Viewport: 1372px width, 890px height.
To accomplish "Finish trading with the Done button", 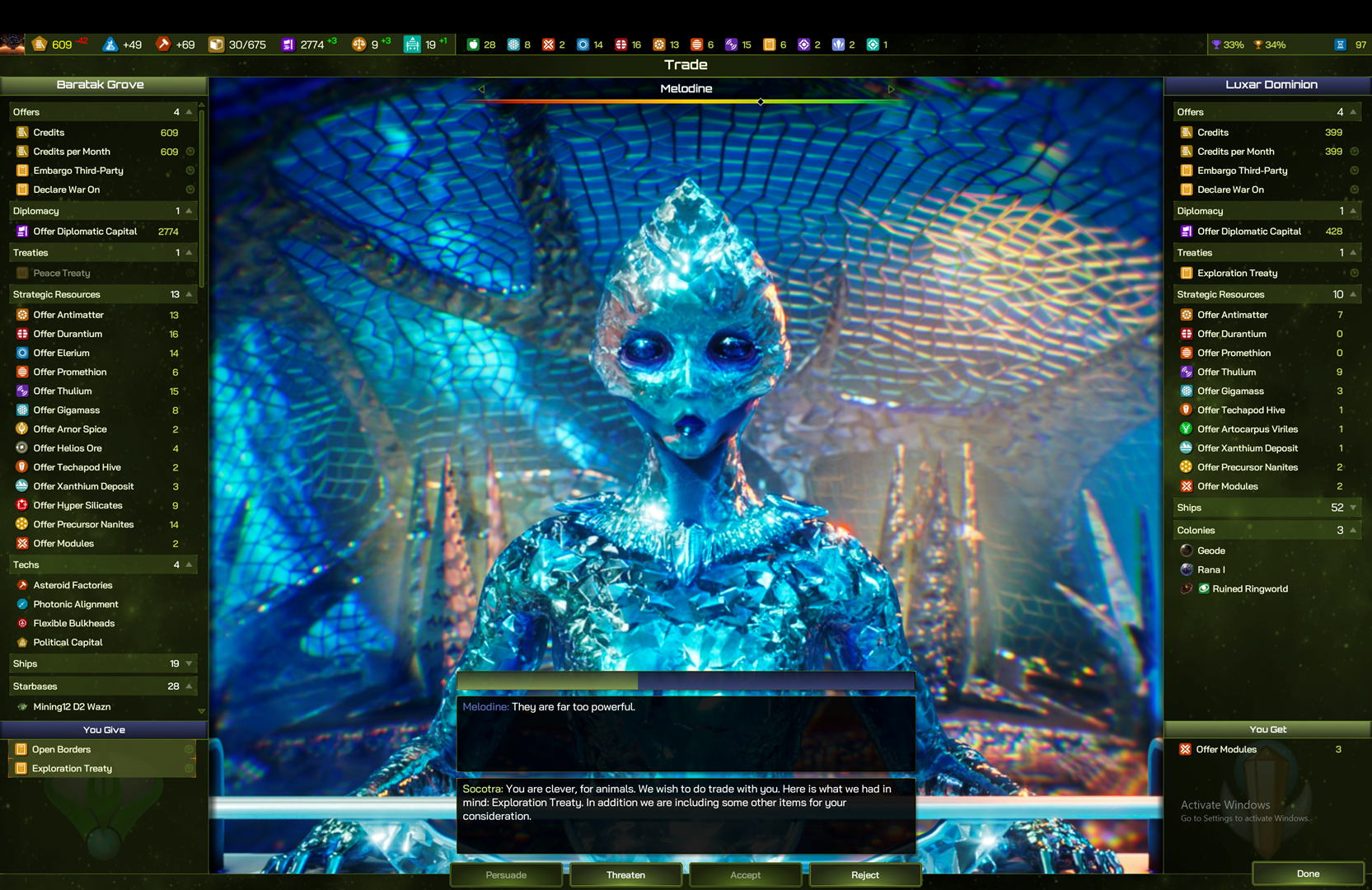I will point(1308,874).
